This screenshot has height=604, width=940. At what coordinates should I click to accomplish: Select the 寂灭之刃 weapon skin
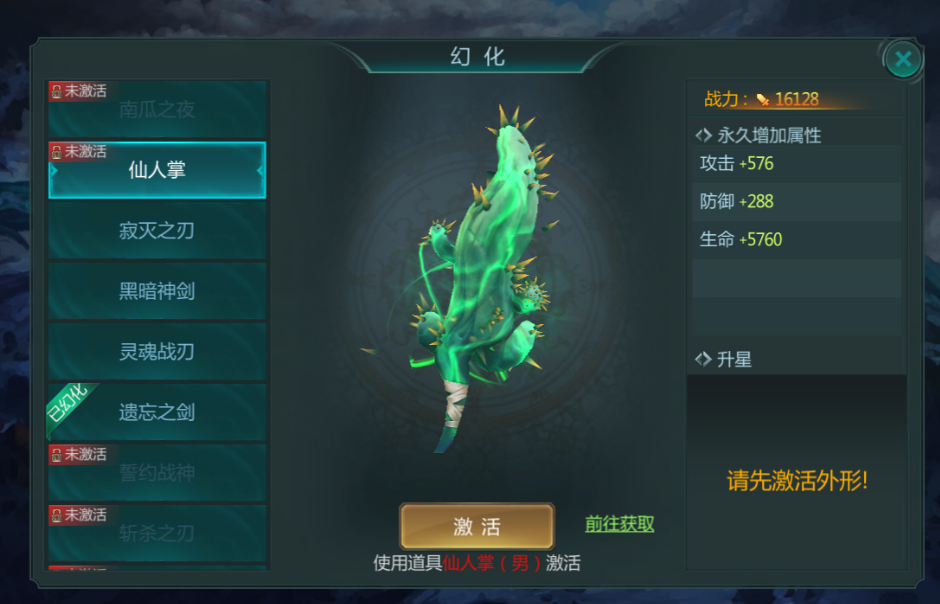[157, 231]
